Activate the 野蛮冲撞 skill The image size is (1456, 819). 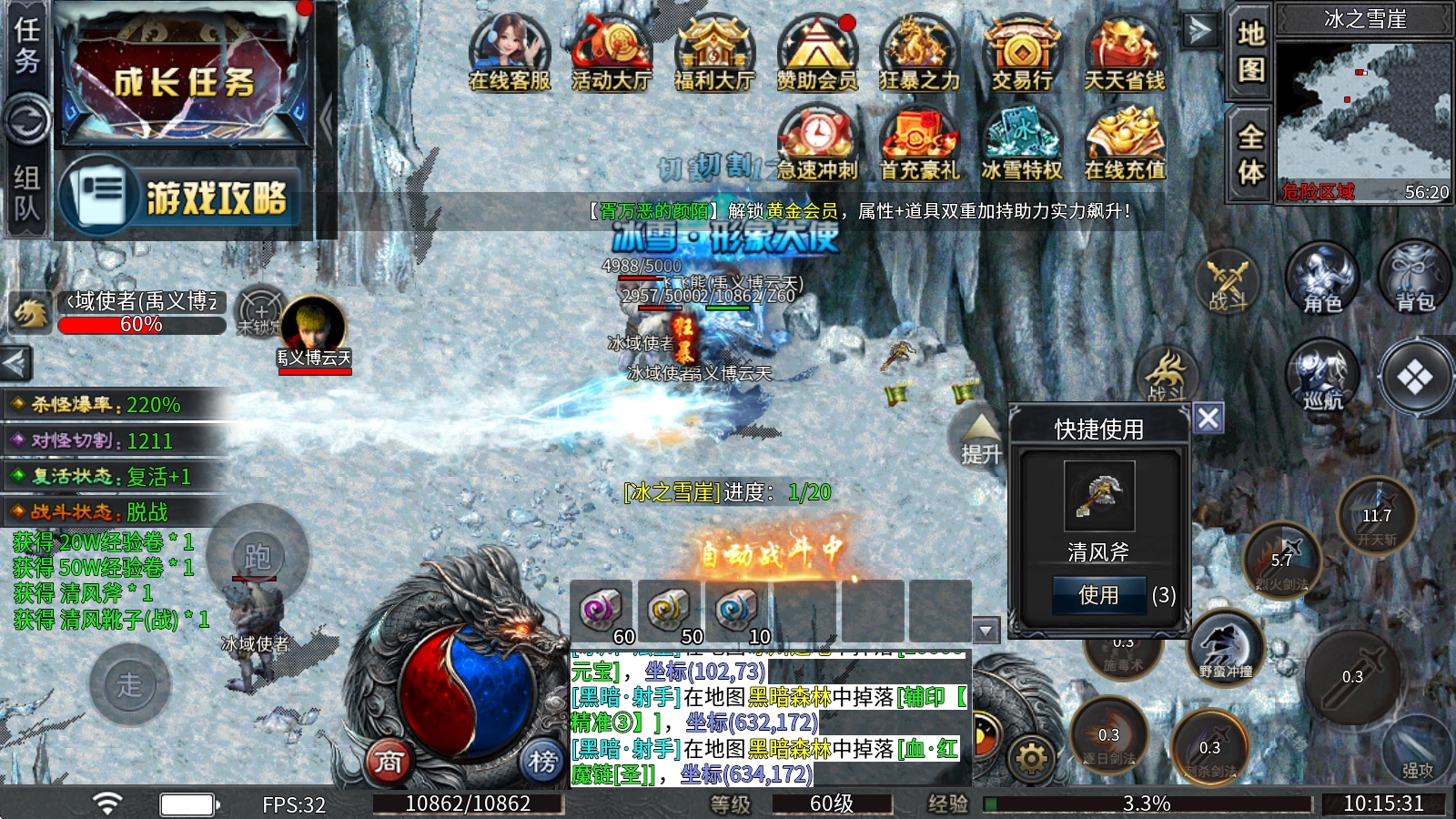1226,647
